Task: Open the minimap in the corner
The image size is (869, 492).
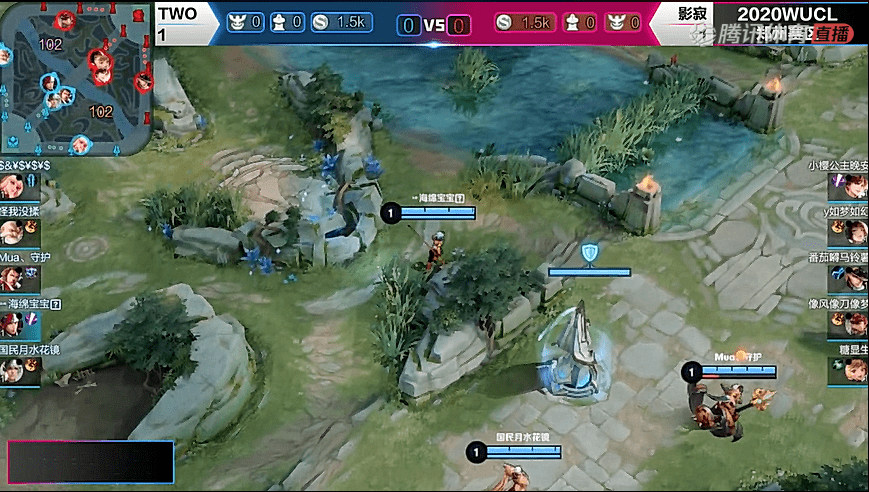Action: pos(77,78)
